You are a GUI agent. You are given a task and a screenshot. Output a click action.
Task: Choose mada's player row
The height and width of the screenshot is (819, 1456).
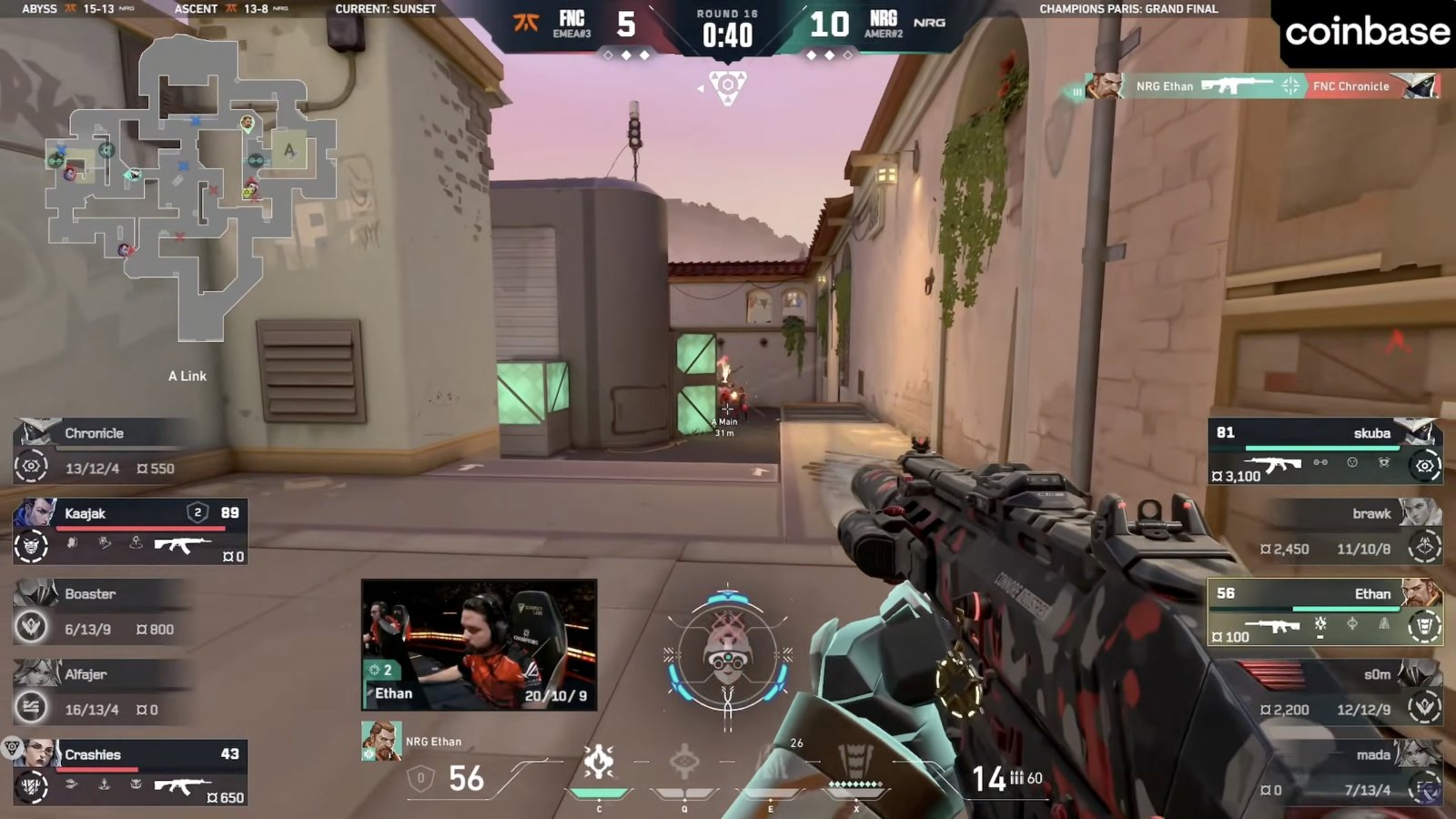point(1350,772)
